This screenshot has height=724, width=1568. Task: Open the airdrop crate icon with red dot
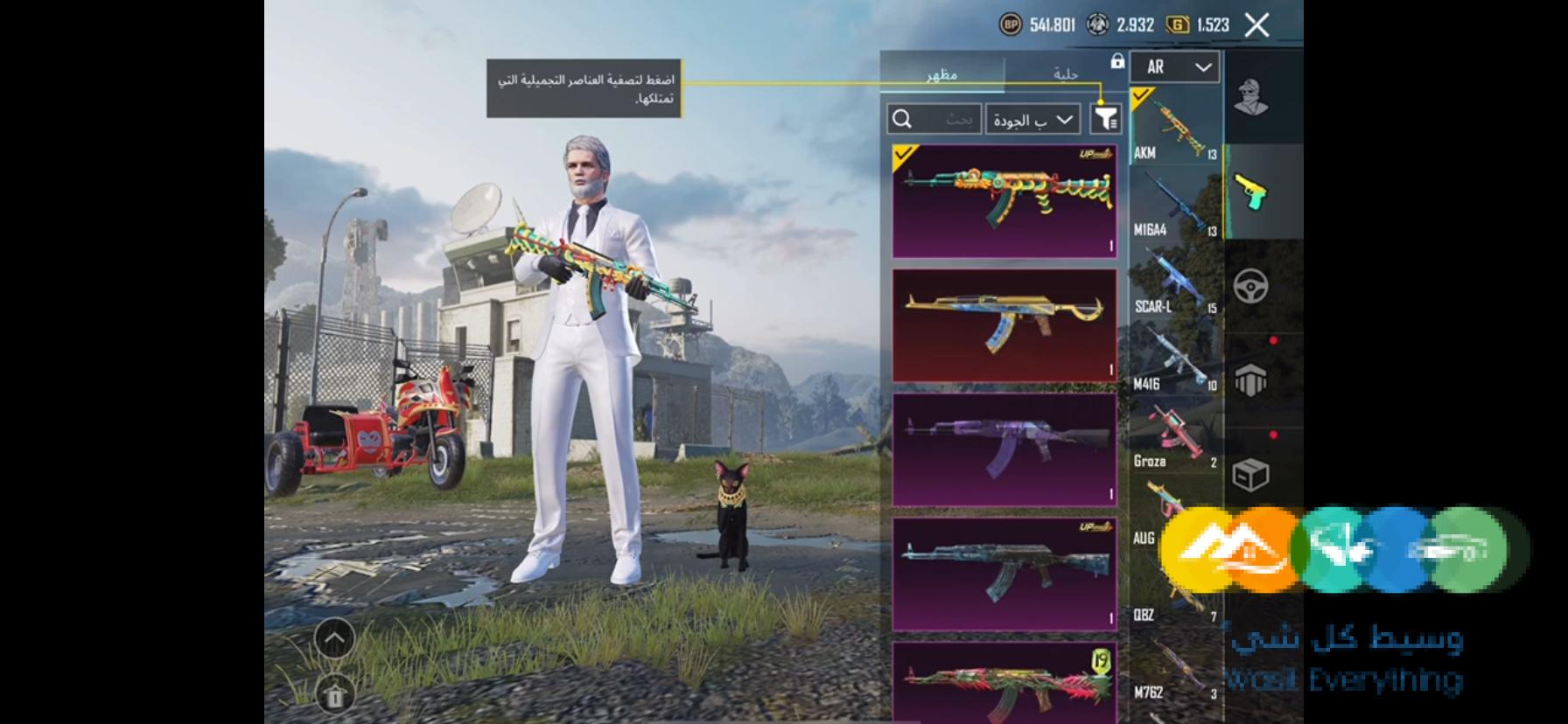tap(1251, 380)
